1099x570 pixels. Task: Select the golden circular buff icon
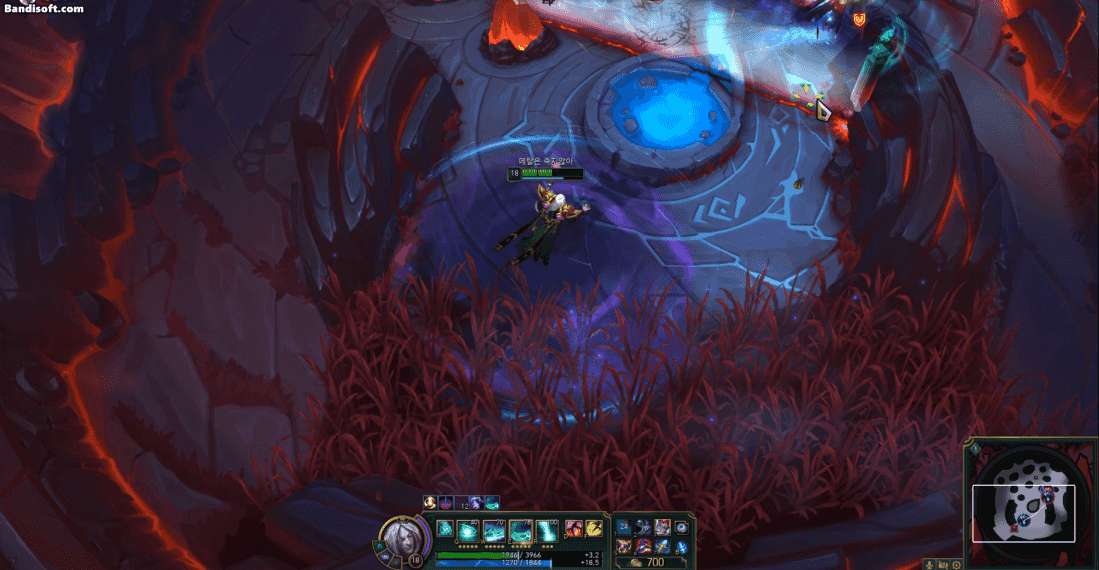pos(430,503)
